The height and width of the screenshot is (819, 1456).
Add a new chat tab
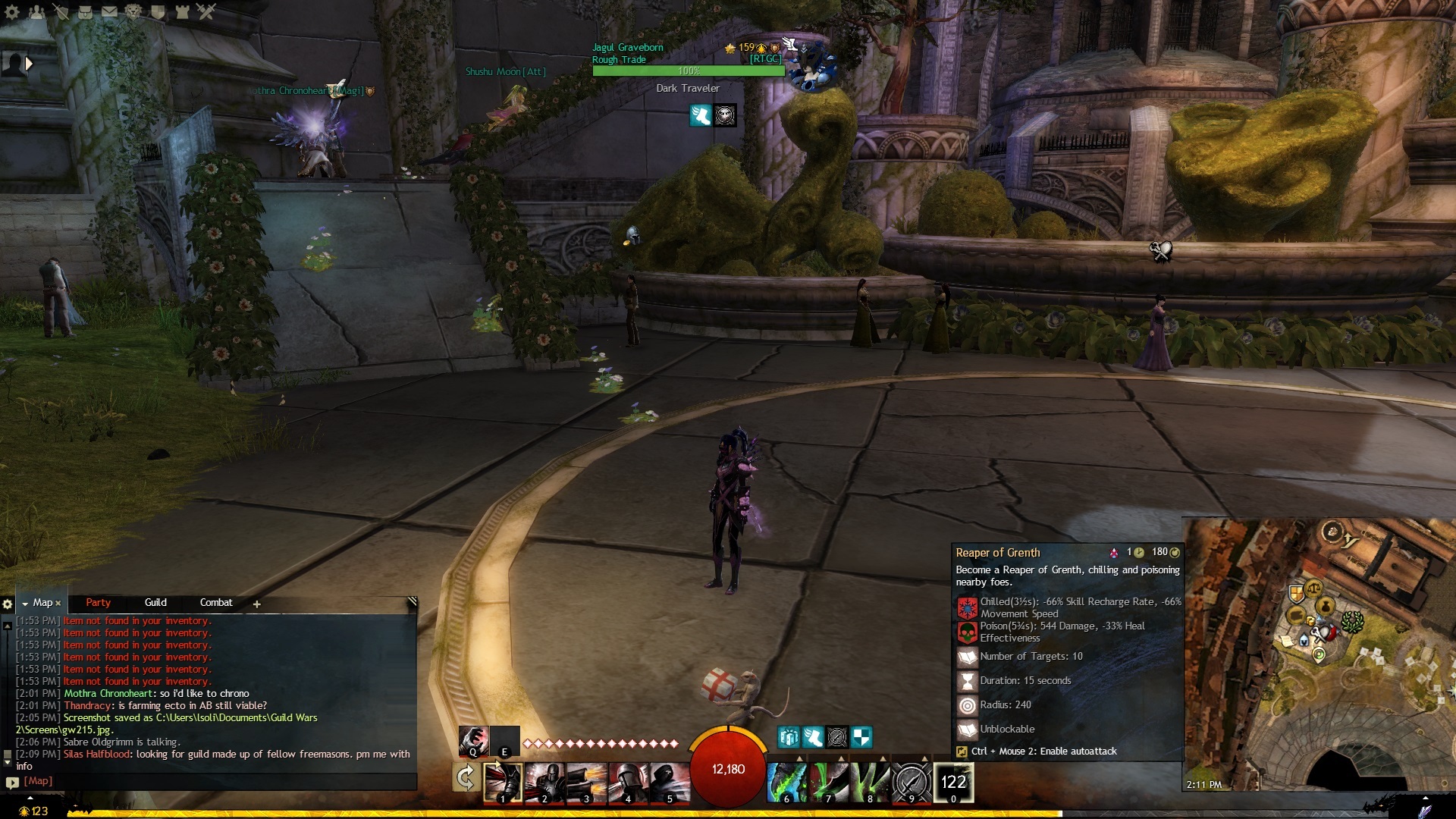tap(257, 604)
